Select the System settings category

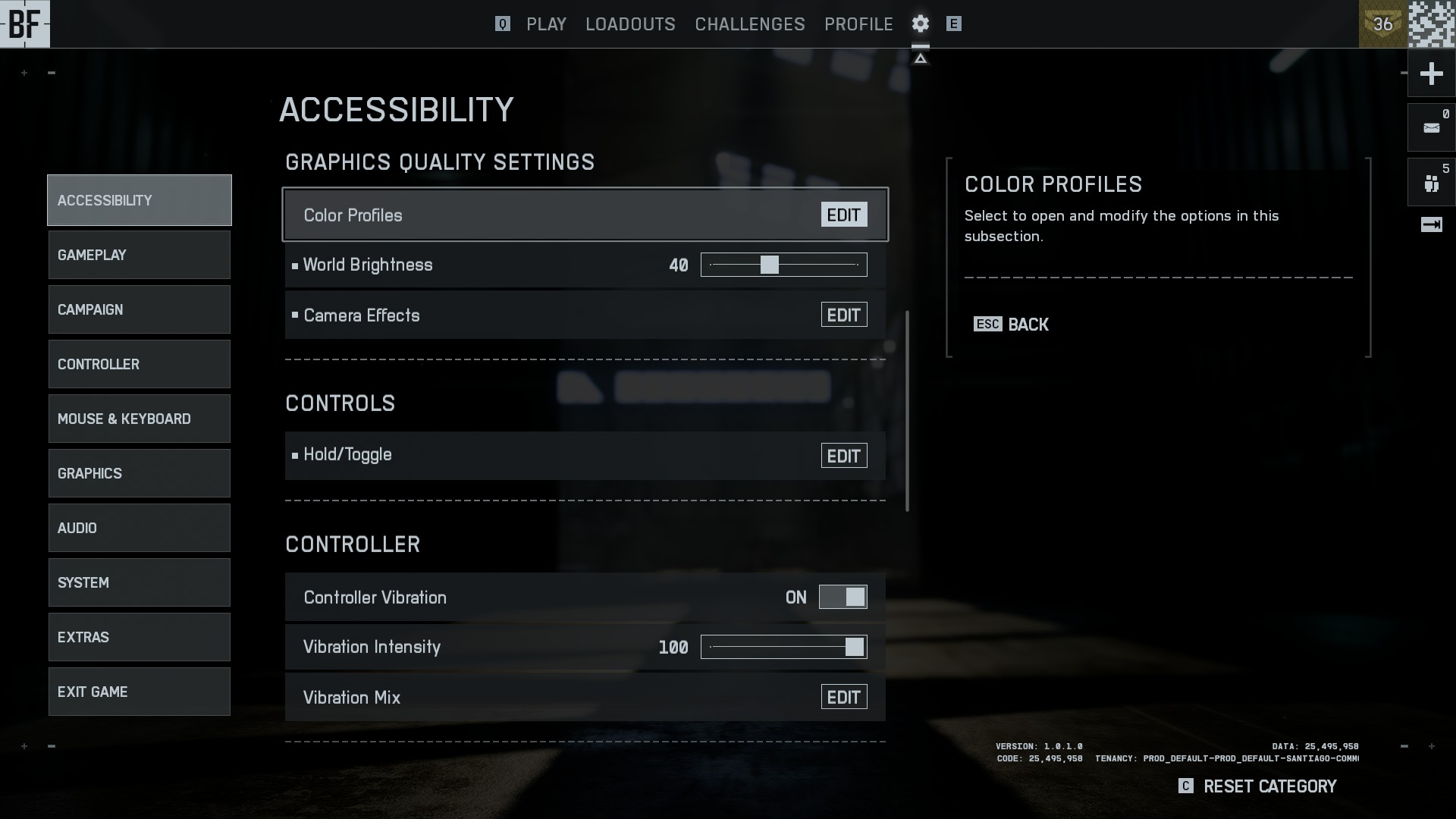coord(139,582)
